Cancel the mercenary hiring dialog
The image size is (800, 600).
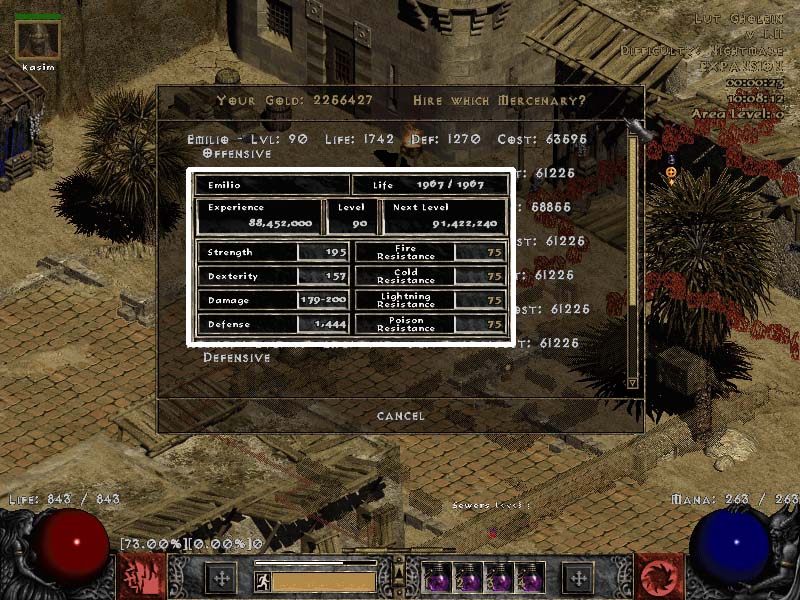point(400,415)
